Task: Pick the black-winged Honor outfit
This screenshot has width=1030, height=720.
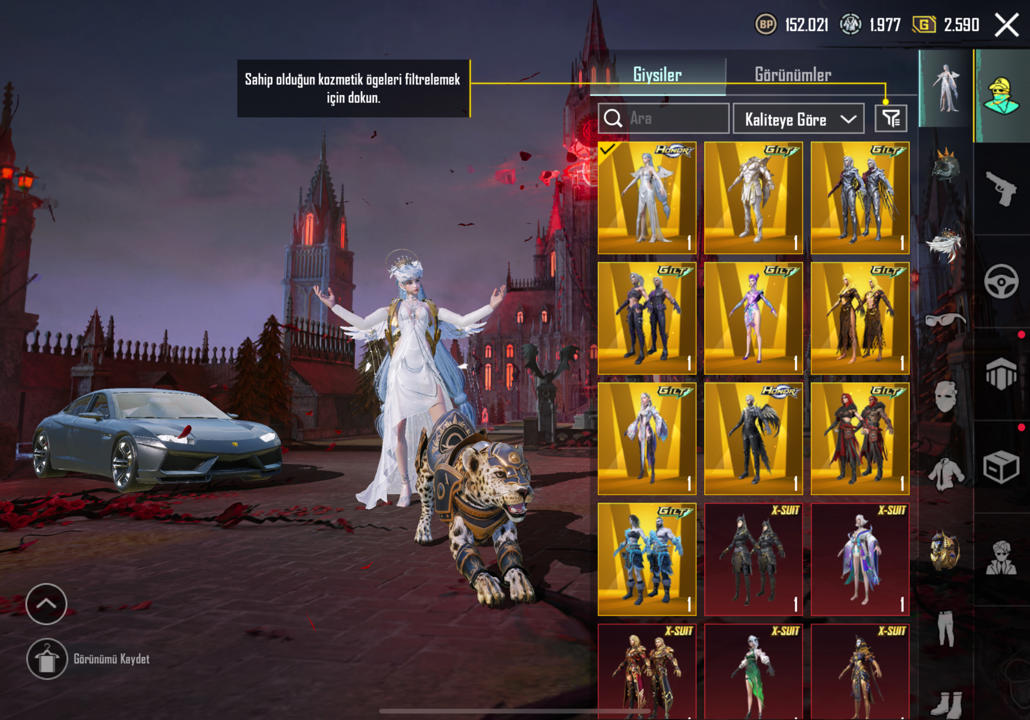Action: 753,438
